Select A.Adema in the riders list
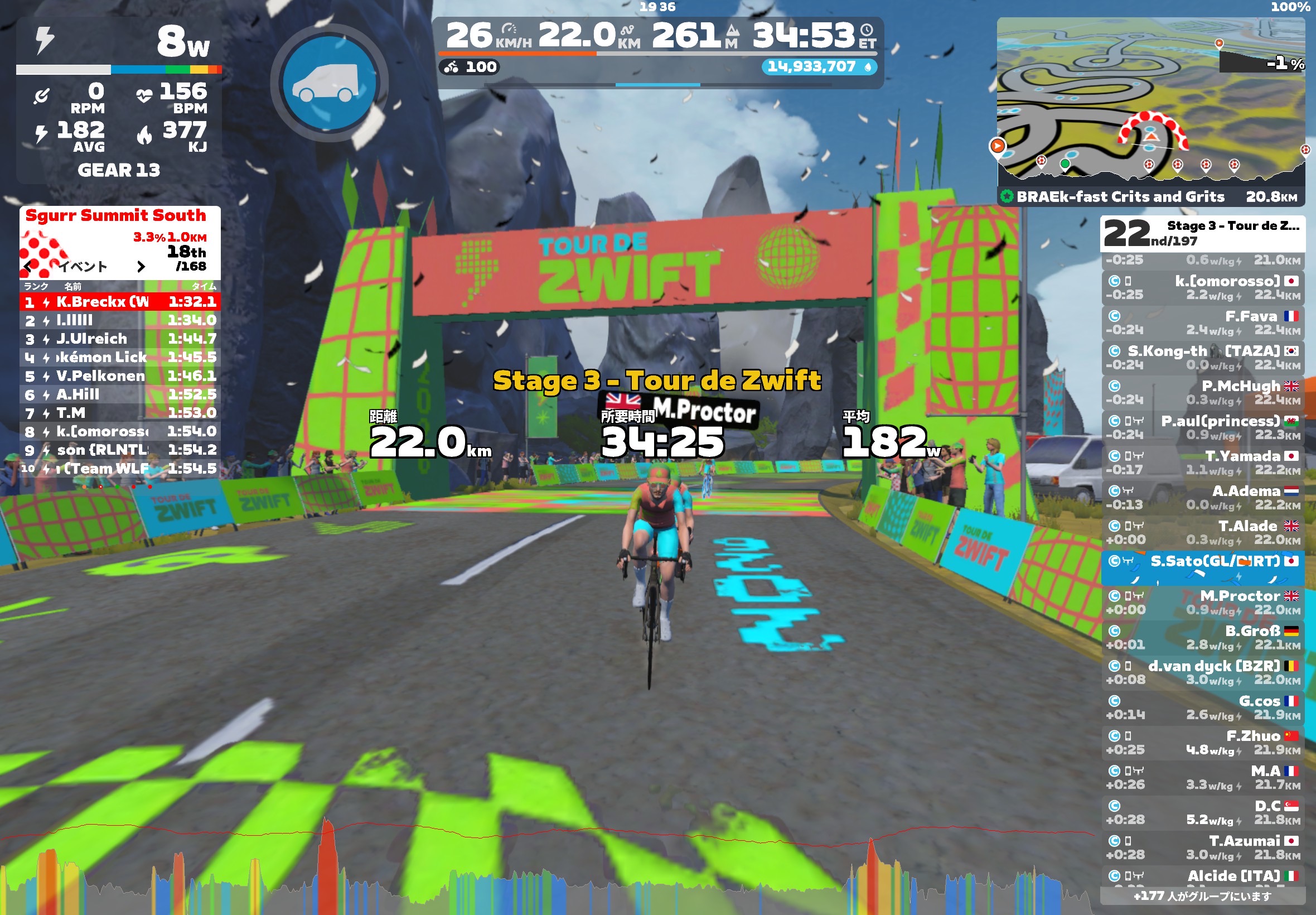This screenshot has width=1316, height=915. pyautogui.click(x=1202, y=498)
